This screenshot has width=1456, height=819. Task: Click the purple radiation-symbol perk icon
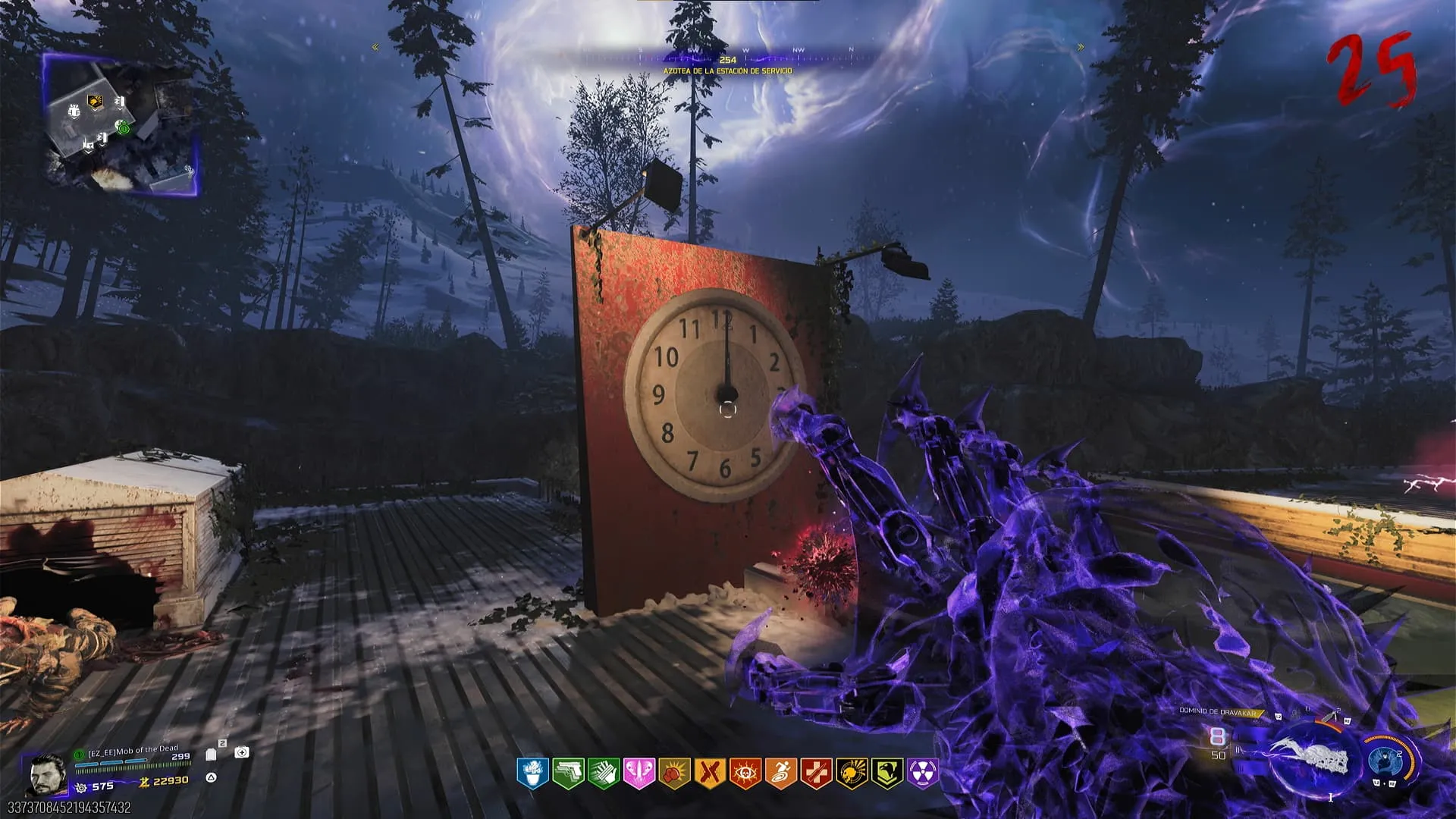[922, 773]
